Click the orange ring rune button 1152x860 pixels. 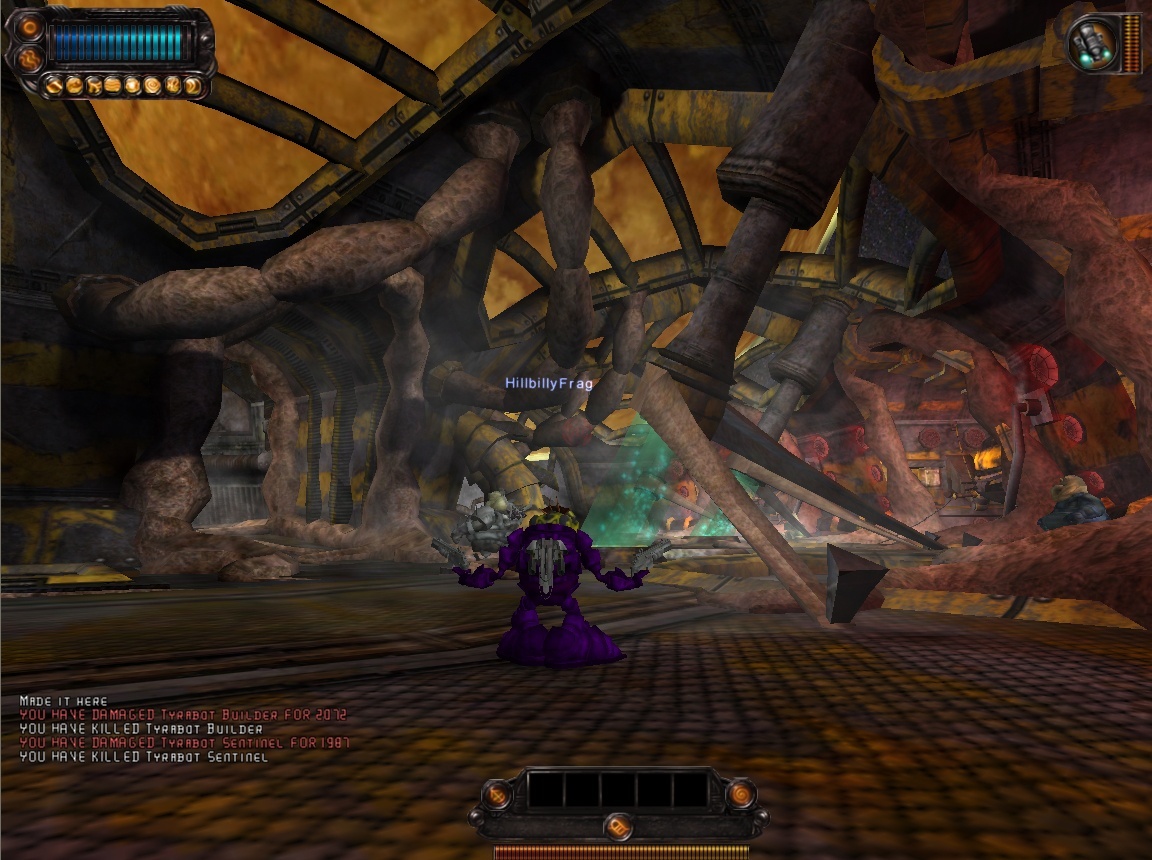(29, 27)
